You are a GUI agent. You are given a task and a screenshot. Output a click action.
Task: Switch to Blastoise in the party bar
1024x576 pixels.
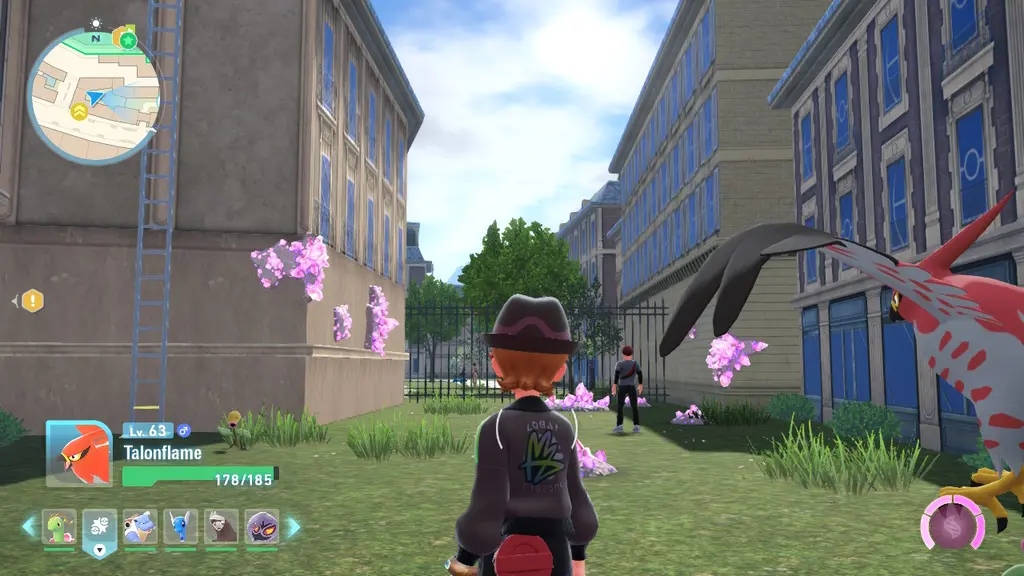140,526
